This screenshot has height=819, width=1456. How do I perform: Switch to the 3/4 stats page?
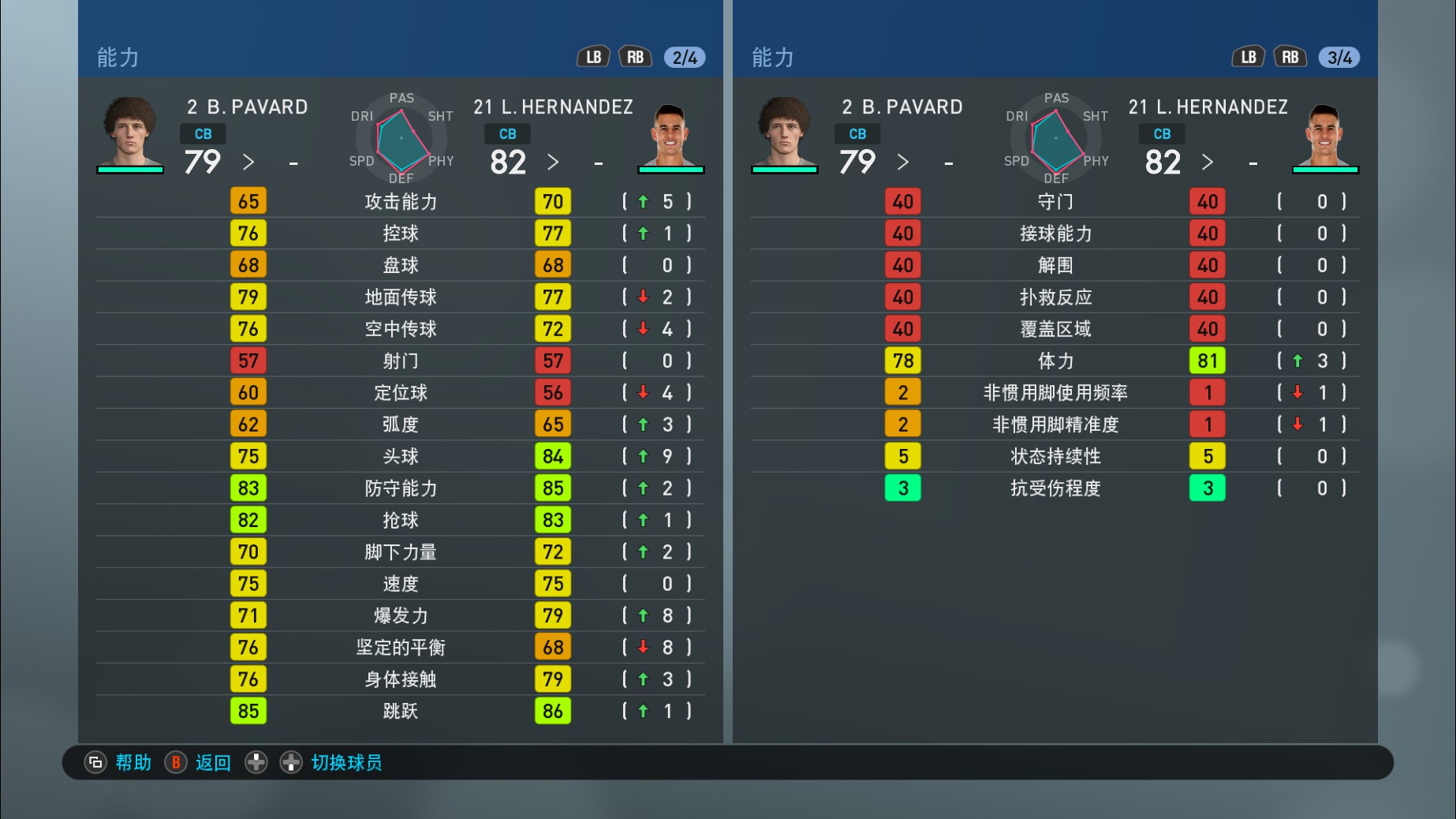1338,56
